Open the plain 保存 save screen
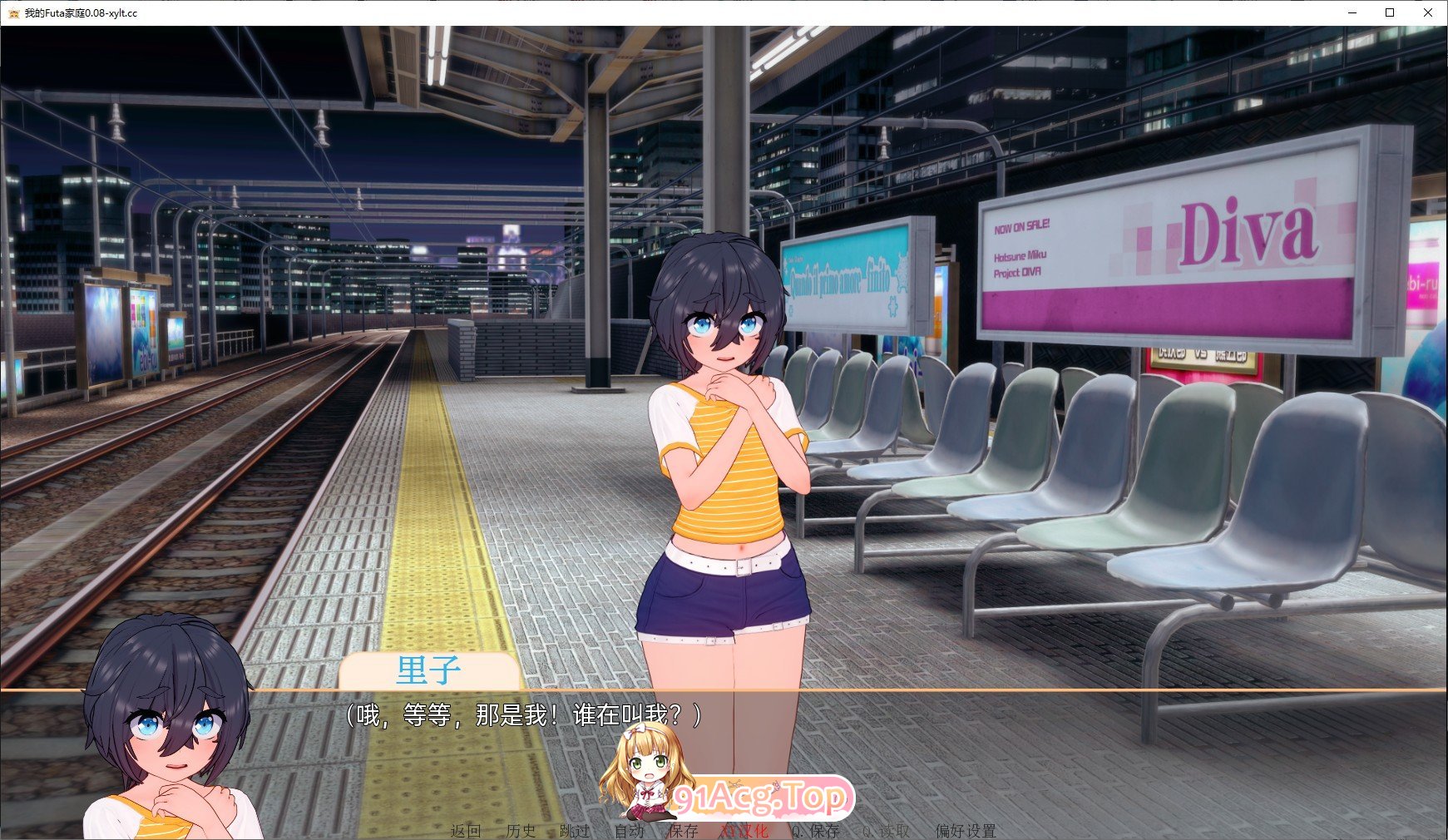The width and height of the screenshot is (1448, 840). coord(683,831)
